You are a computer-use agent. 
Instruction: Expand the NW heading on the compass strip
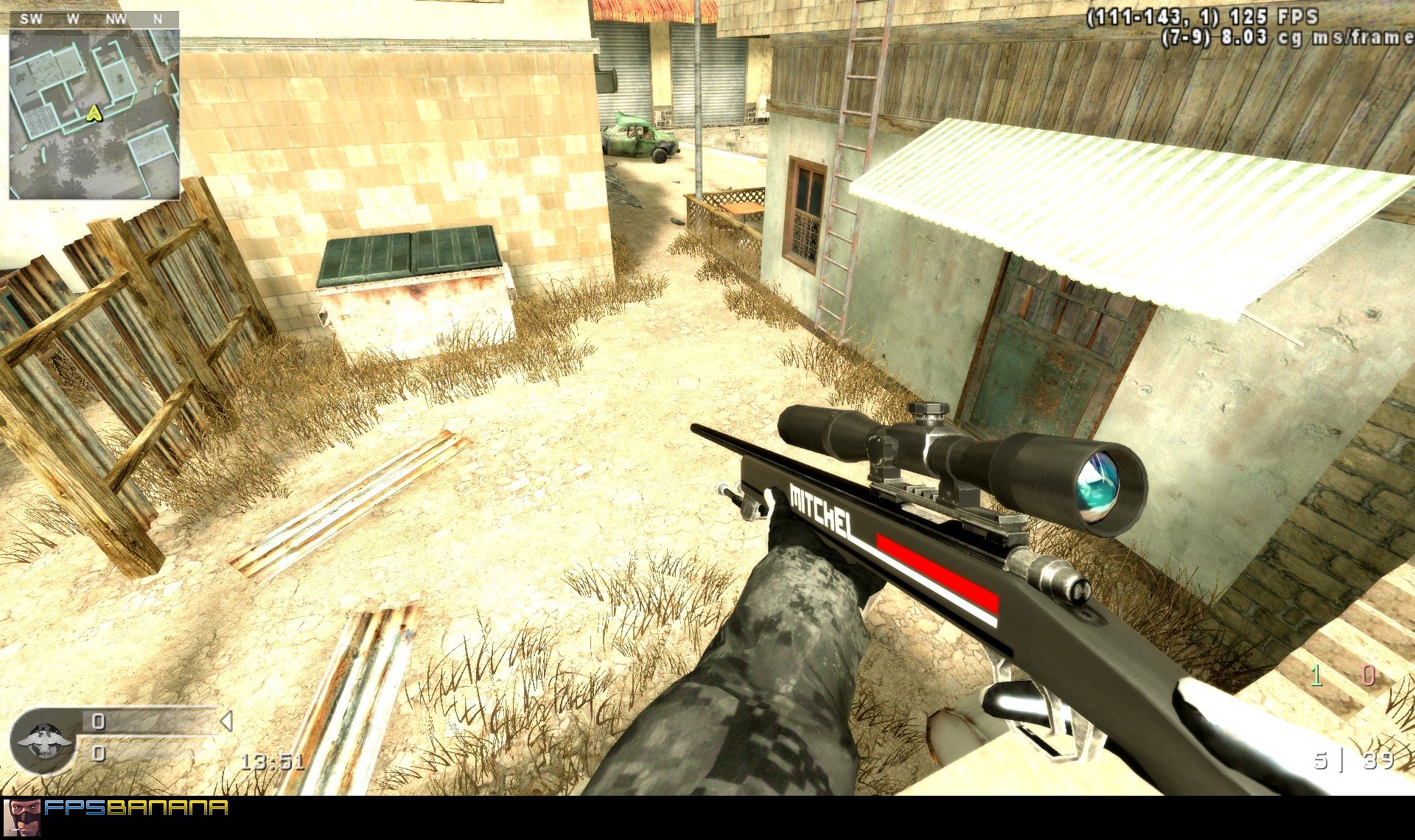click(115, 20)
